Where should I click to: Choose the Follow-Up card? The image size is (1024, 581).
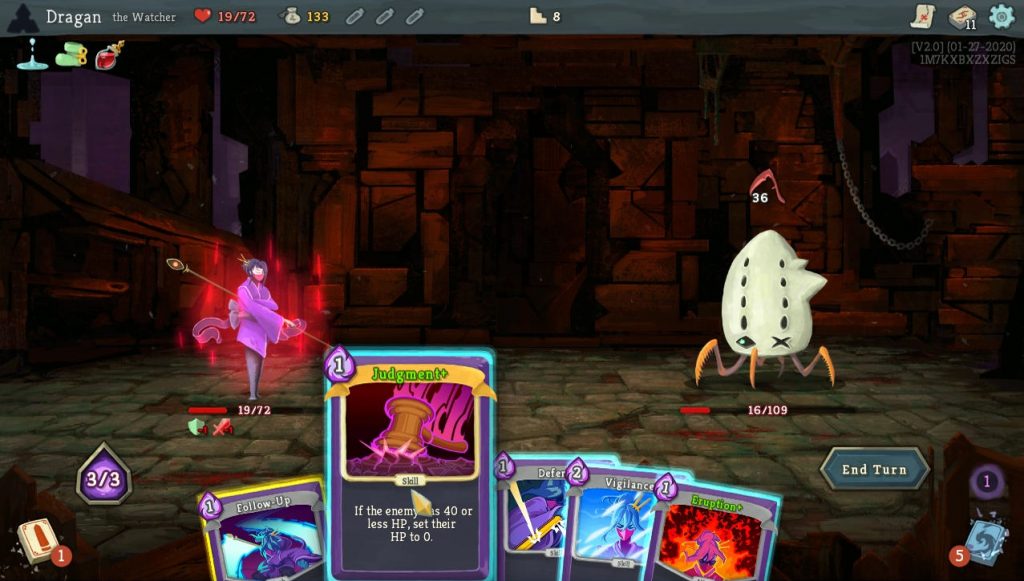[x=260, y=530]
